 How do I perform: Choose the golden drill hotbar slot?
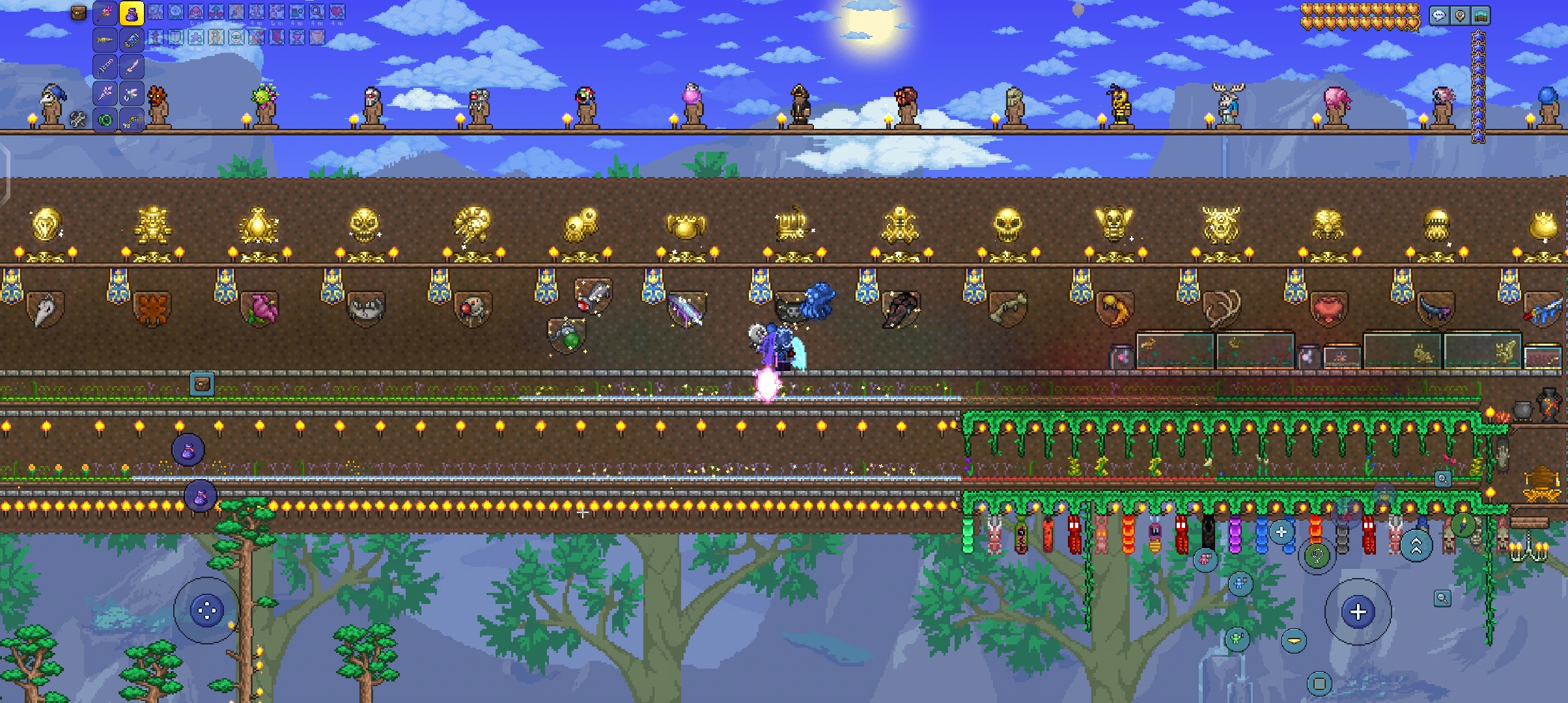pyautogui.click(x=105, y=40)
